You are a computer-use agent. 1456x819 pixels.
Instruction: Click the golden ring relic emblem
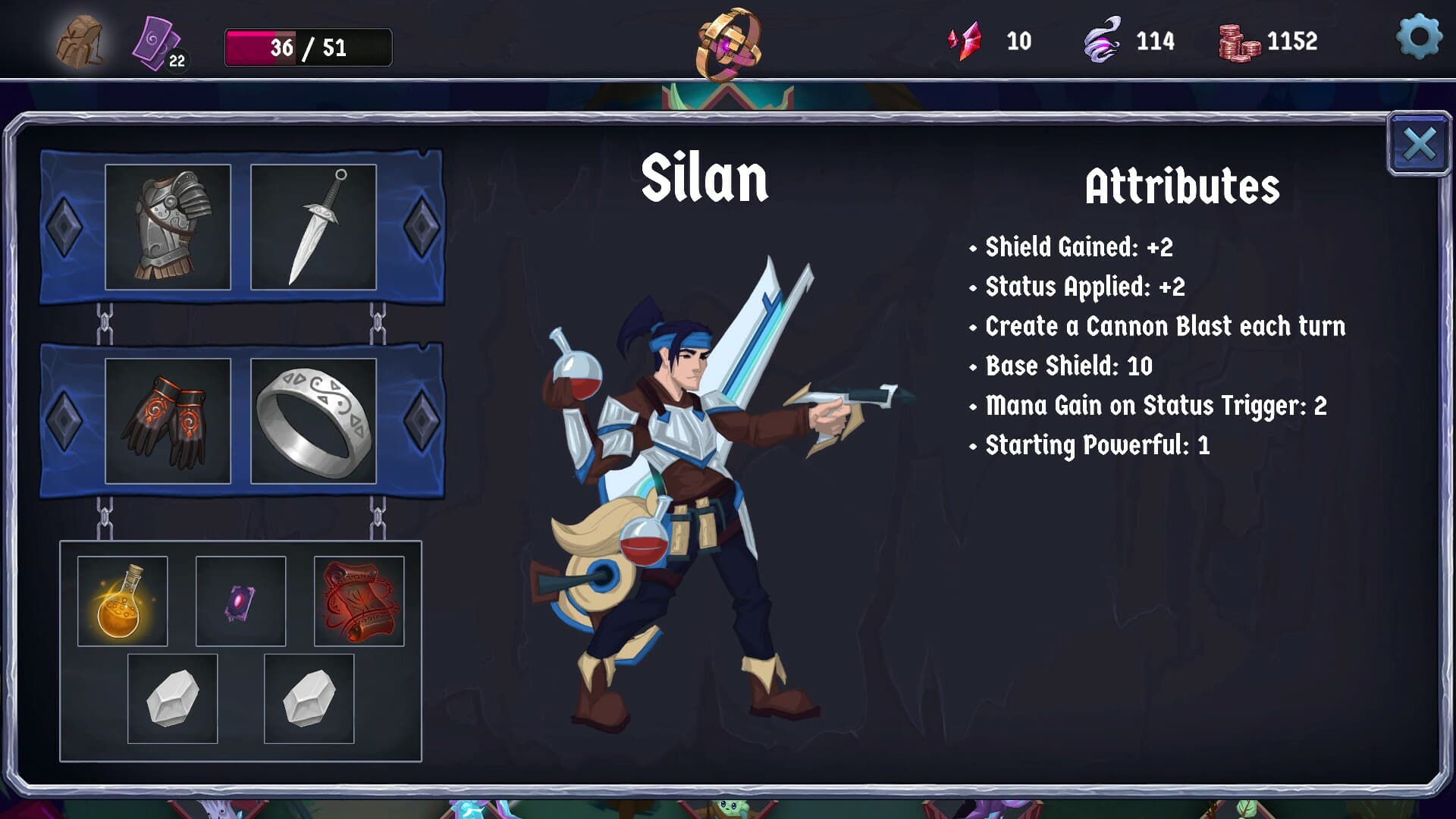(728, 44)
